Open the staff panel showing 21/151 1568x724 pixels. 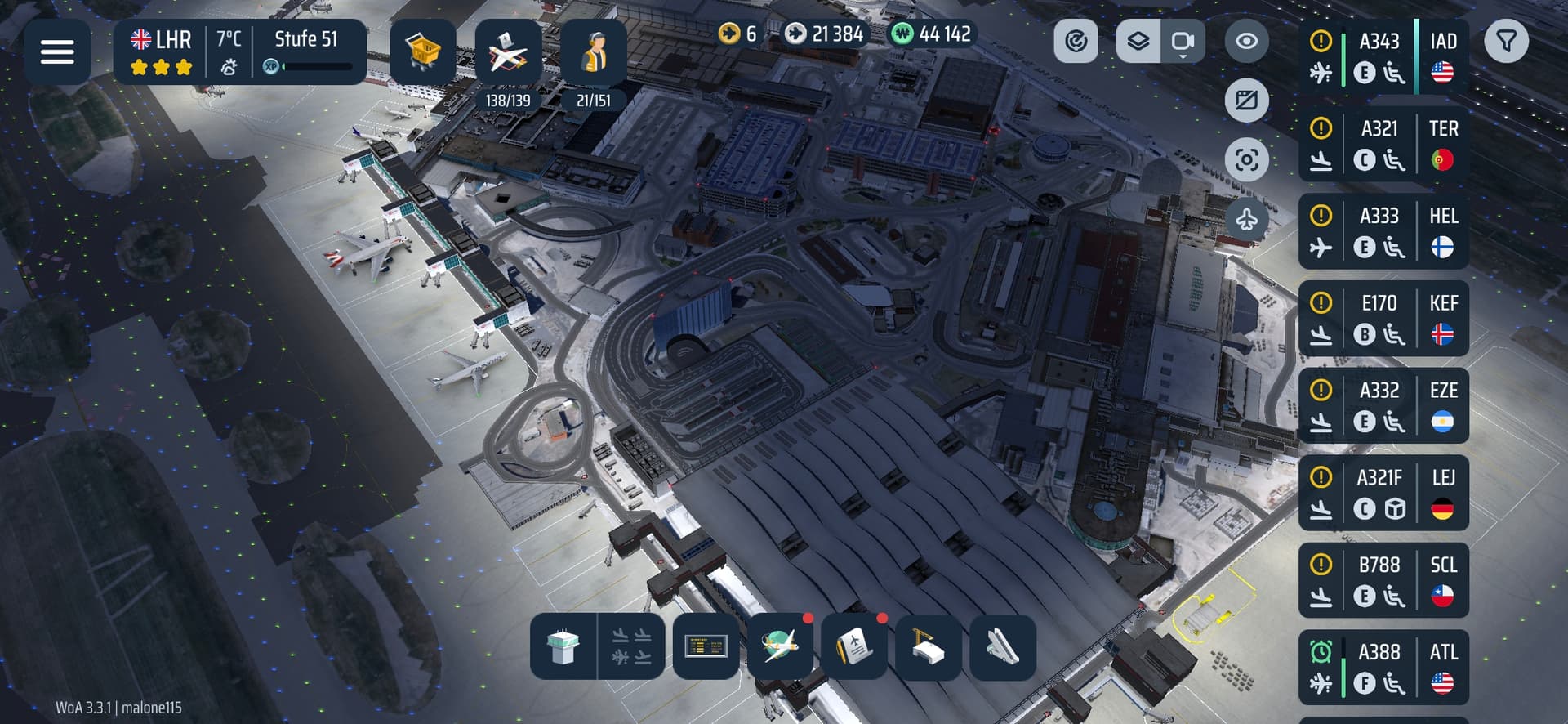(594, 53)
